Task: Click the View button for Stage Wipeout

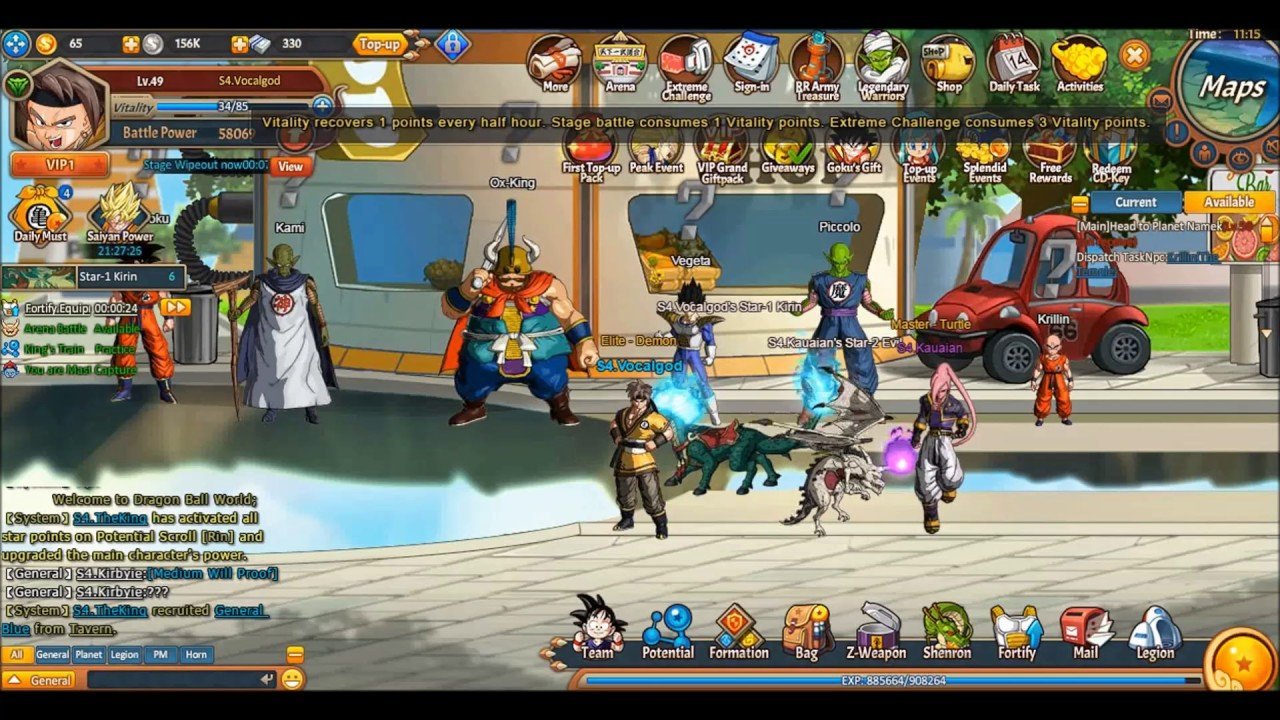Action: tap(290, 167)
